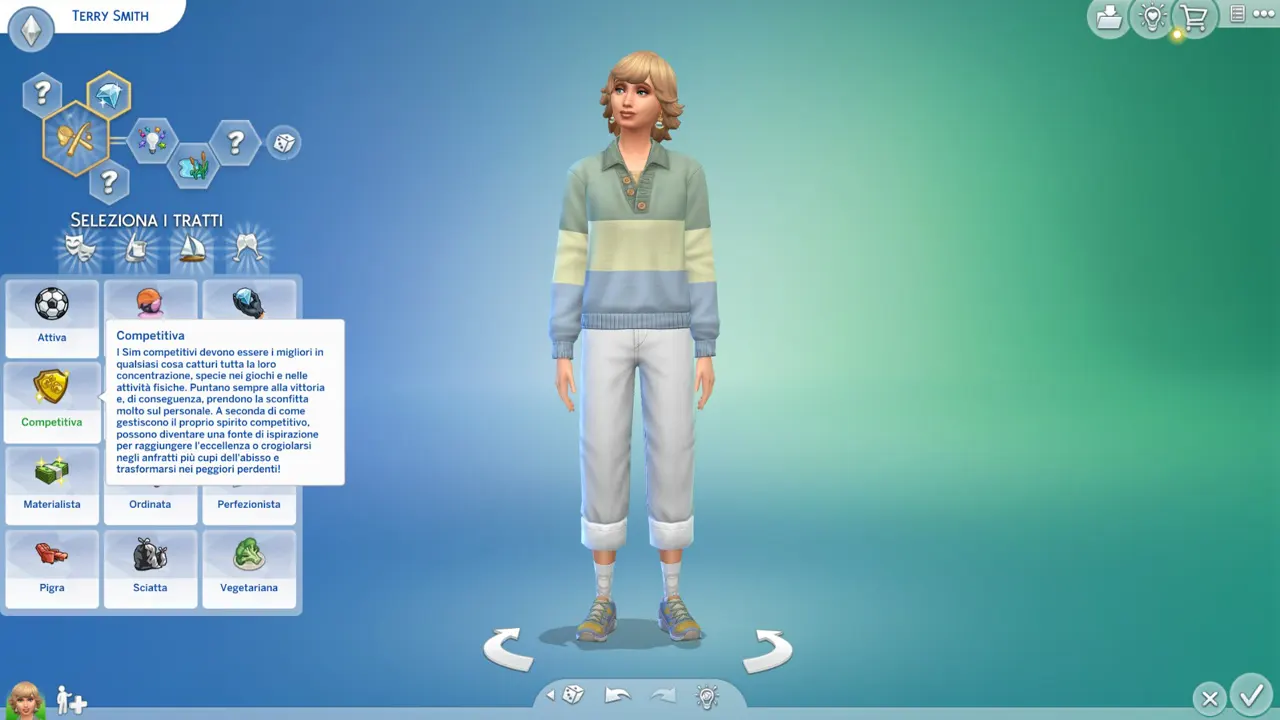Randomize the Sim with the bottom dice
Screen dimensions: 1280x720
tap(572, 695)
